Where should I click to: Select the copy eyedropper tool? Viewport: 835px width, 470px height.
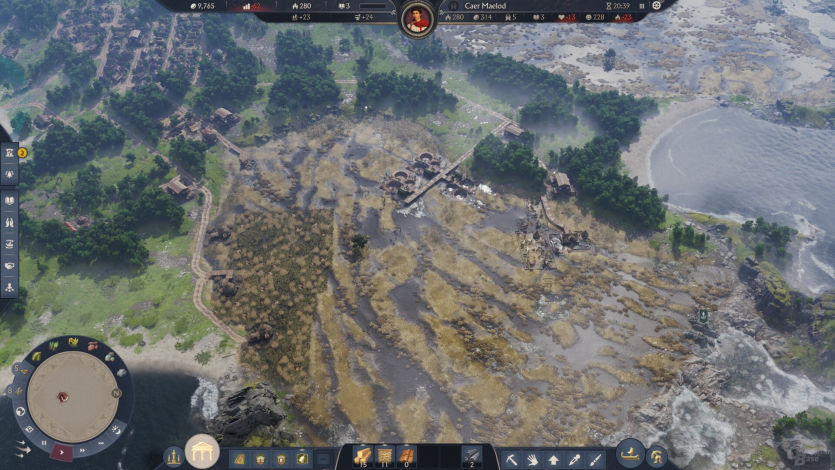coord(574,460)
